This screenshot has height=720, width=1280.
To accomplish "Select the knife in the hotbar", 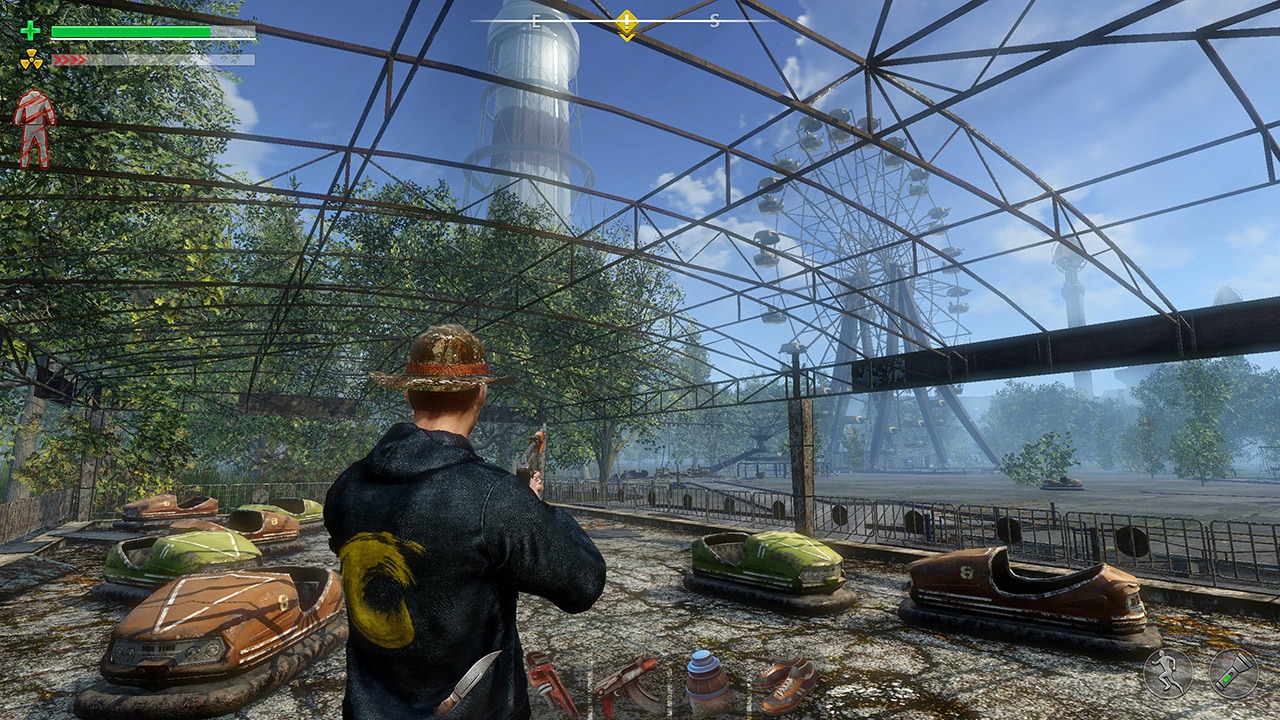I will click(468, 682).
